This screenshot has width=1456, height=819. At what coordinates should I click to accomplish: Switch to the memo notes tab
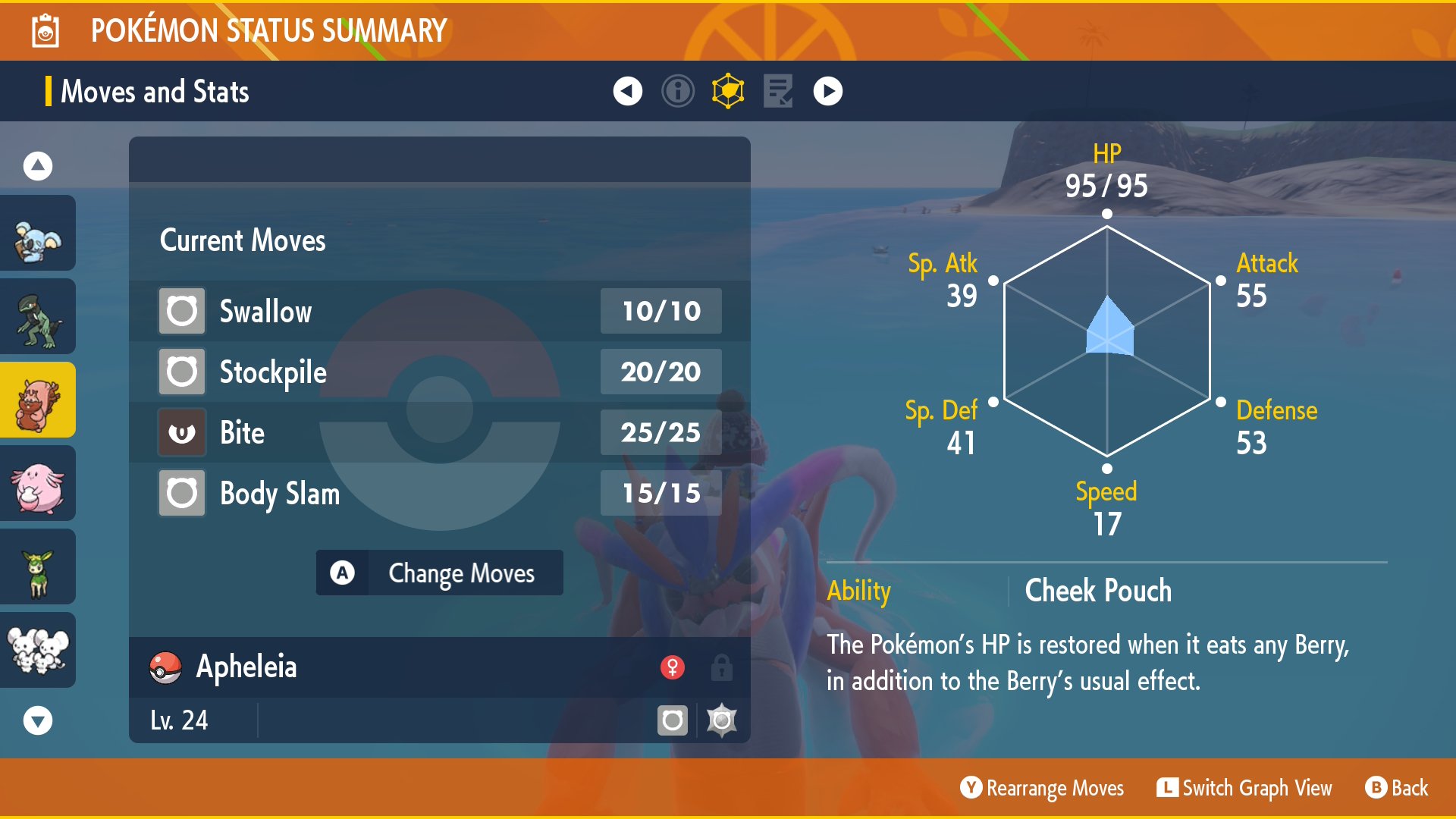point(778,91)
